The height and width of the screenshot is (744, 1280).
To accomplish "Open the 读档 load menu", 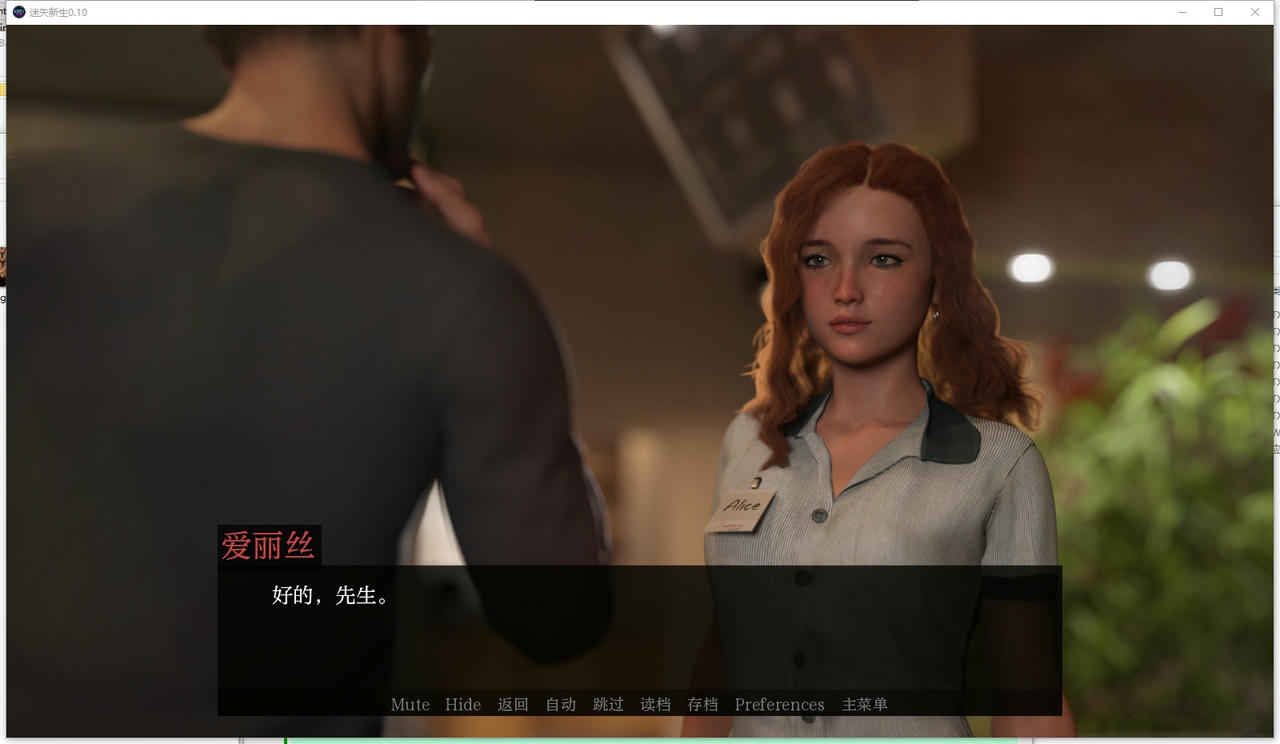I will tap(655, 704).
